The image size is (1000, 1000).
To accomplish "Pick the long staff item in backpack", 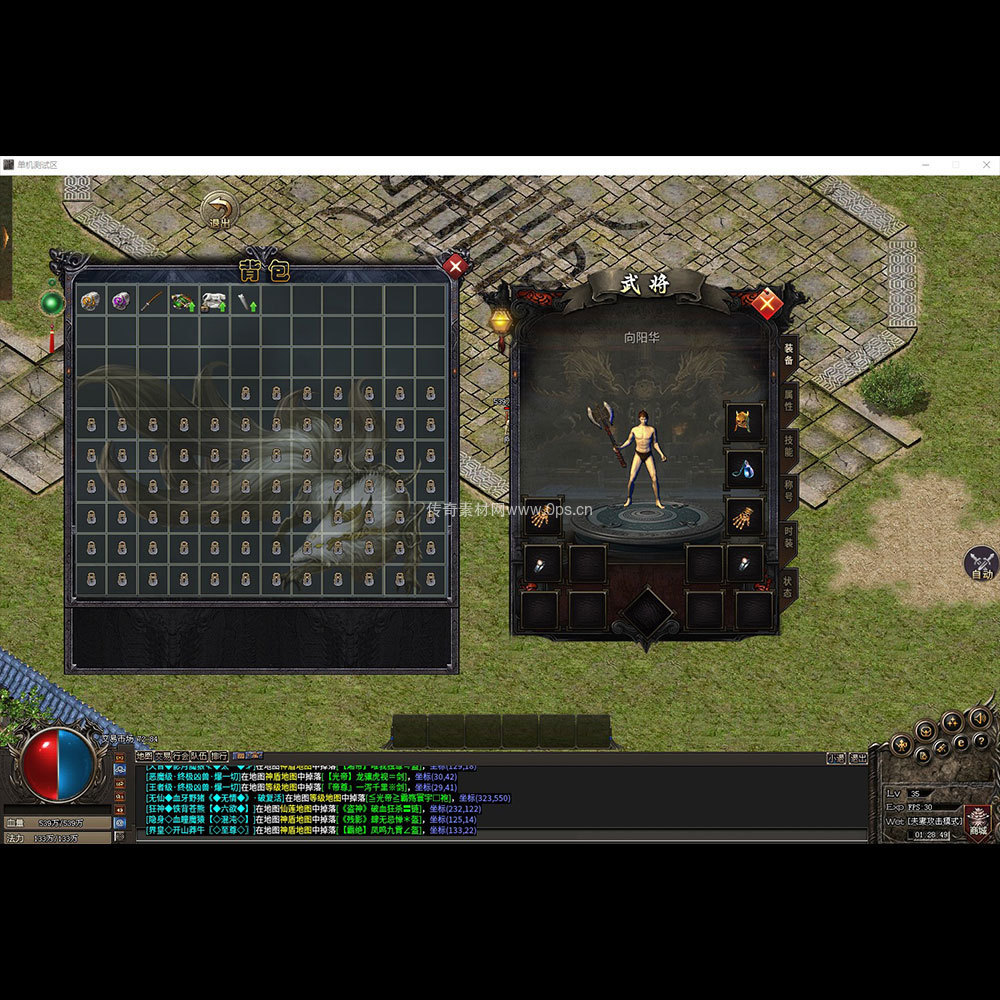I will (x=152, y=300).
